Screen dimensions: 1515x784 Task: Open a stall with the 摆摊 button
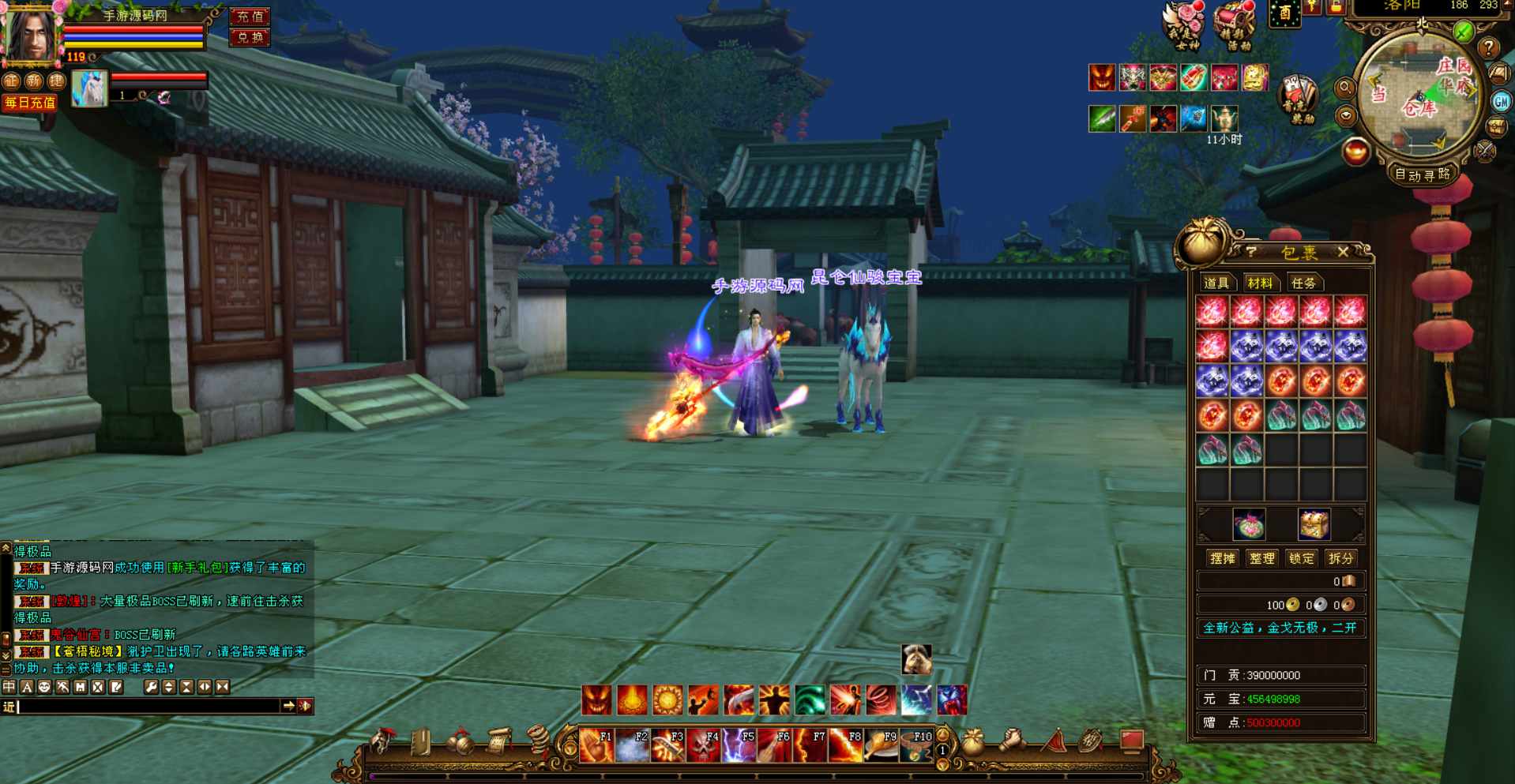click(1222, 558)
